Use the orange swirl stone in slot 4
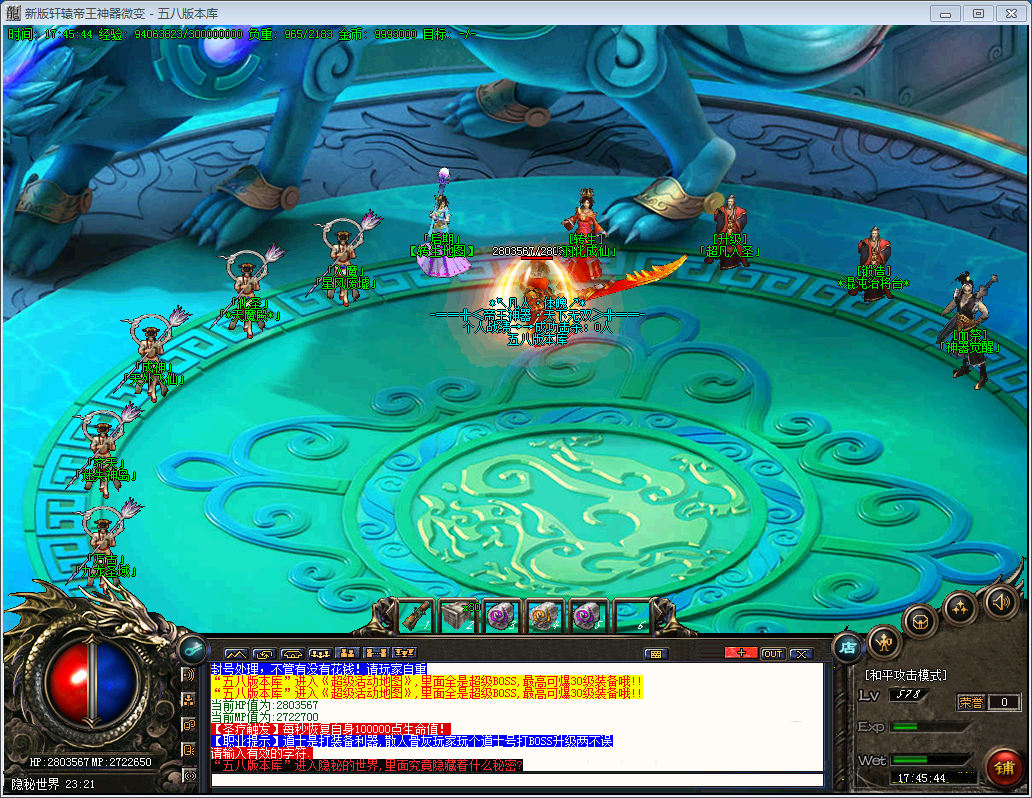This screenshot has height=798, width=1032. [545, 616]
